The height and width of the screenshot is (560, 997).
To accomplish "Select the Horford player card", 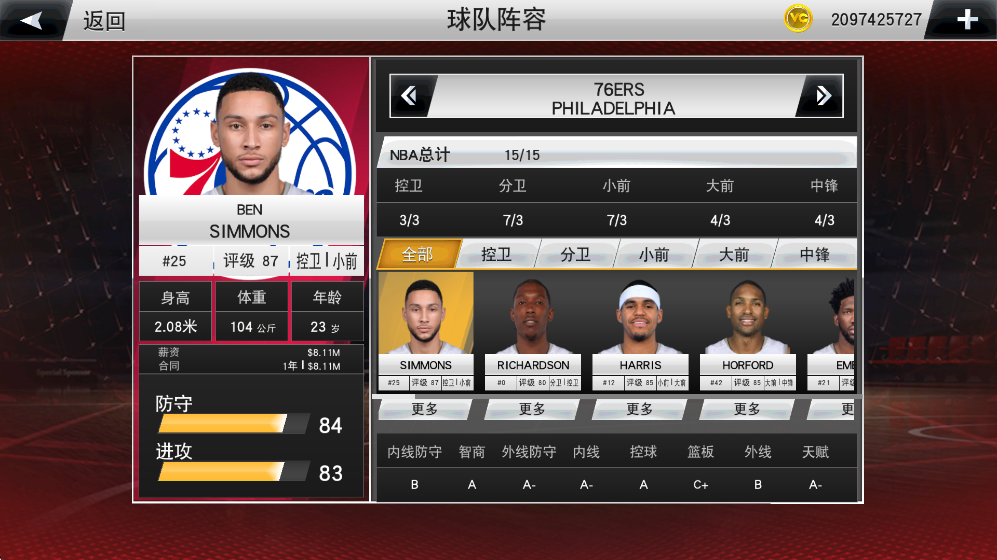I will (x=747, y=331).
